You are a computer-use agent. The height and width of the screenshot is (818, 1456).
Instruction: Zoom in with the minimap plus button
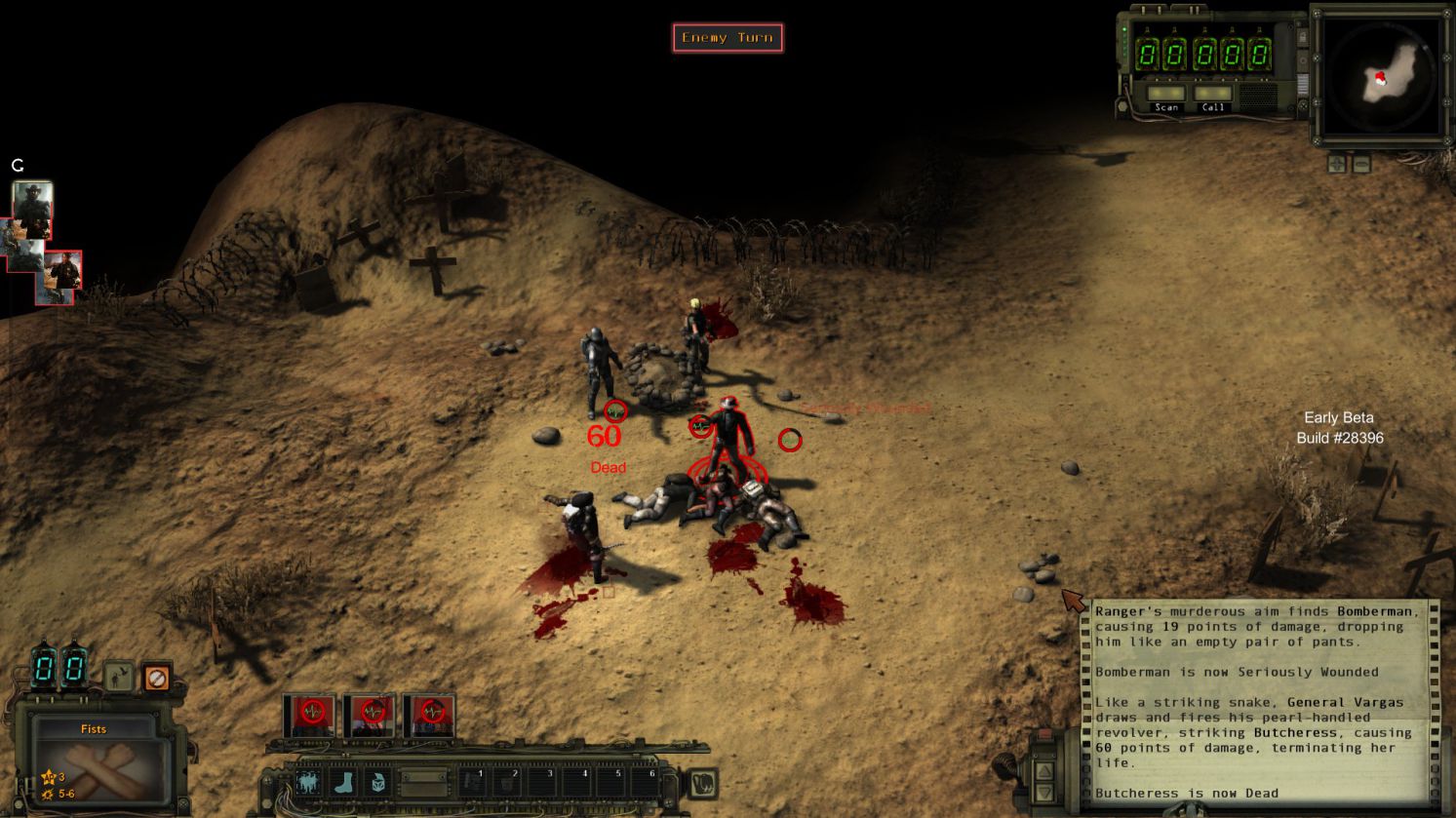click(1337, 164)
